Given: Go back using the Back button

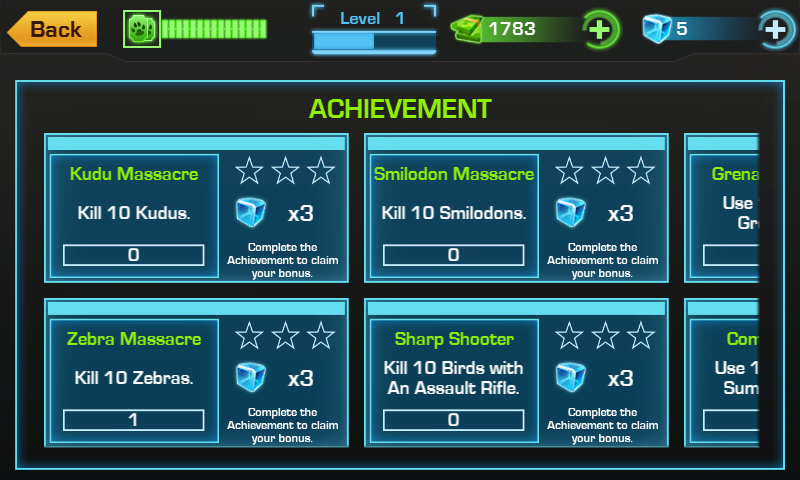Looking at the screenshot, I should click(x=53, y=29).
